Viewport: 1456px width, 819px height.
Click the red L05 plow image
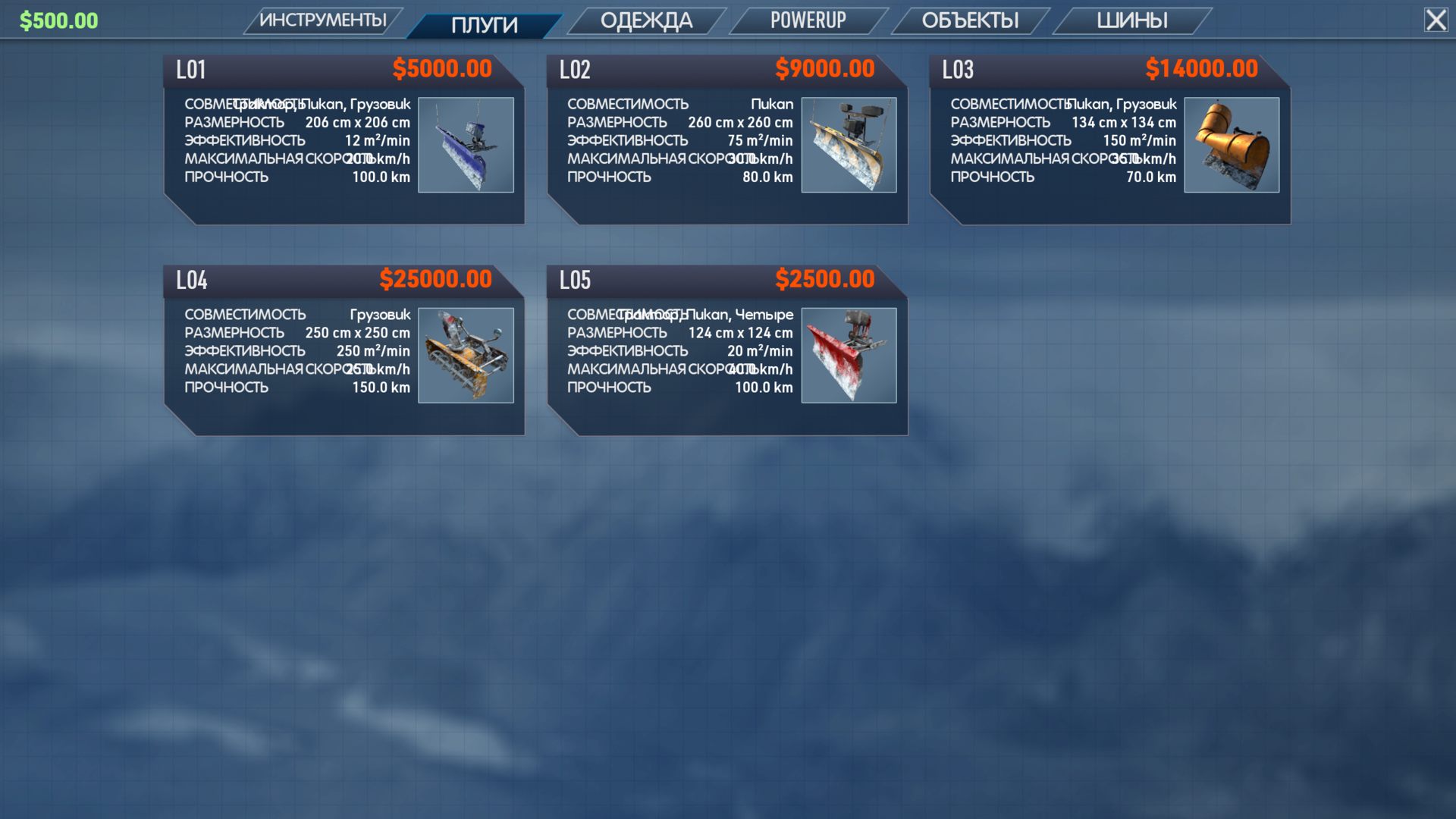click(849, 355)
